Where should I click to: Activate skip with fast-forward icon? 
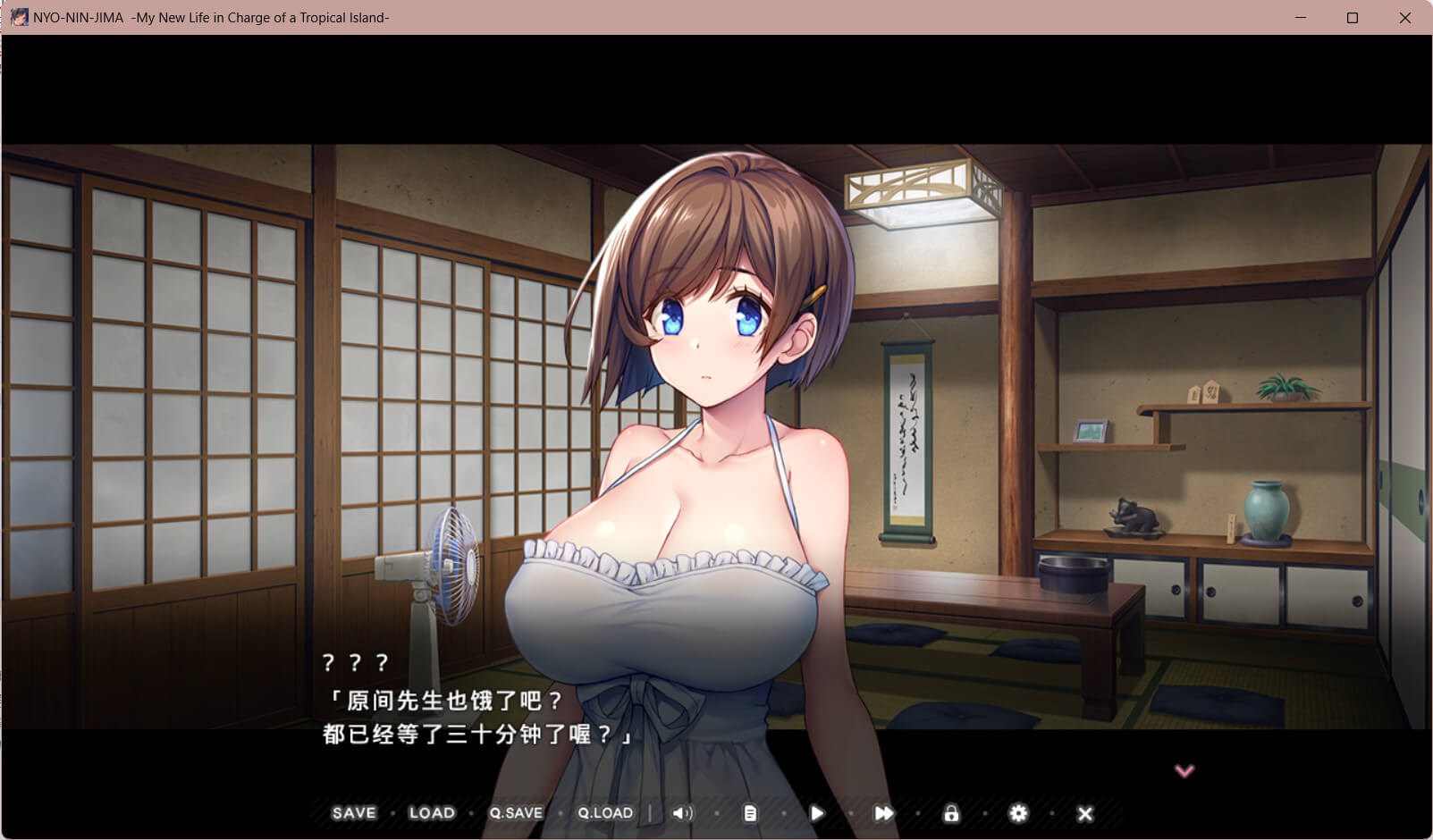coord(884,813)
